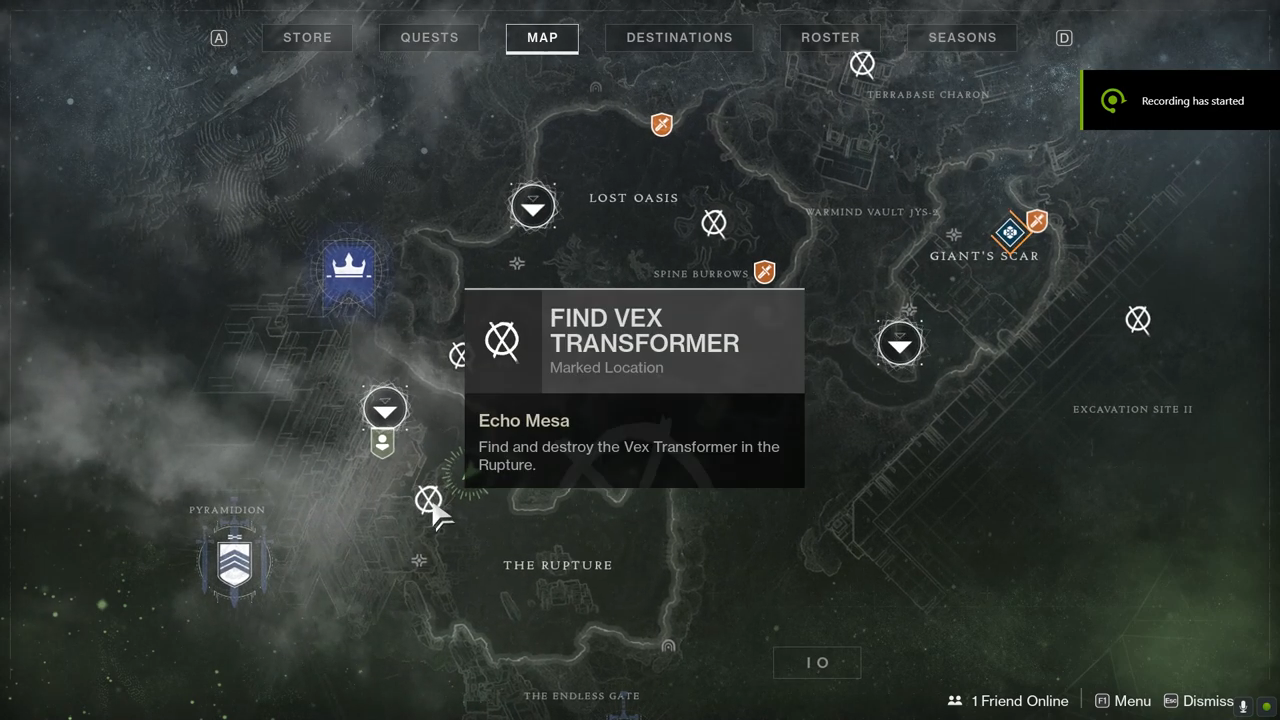Viewport: 1280px width, 720px height.
Task: Select the marked location right of Lost Oasis
Action: (x=714, y=223)
